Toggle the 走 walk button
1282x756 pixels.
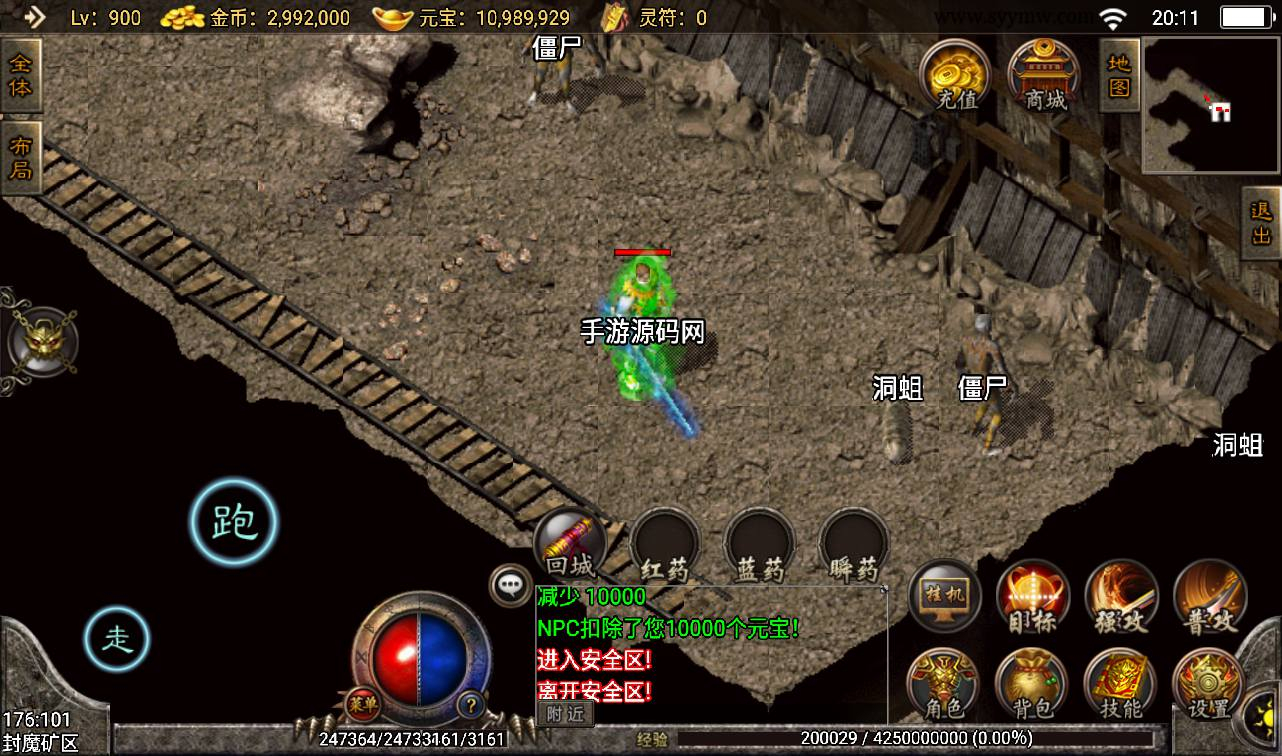click(x=116, y=637)
